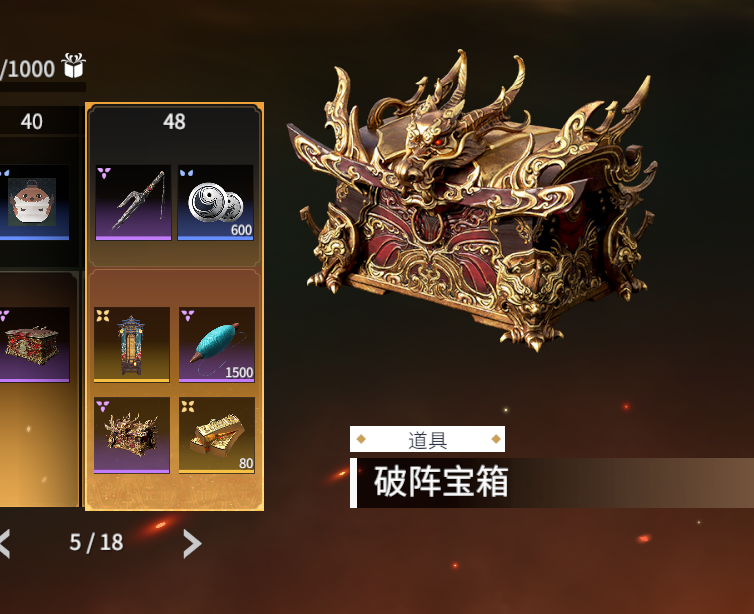Select the trident weapon reward slot
This screenshot has height=614, width=754.
pos(133,202)
